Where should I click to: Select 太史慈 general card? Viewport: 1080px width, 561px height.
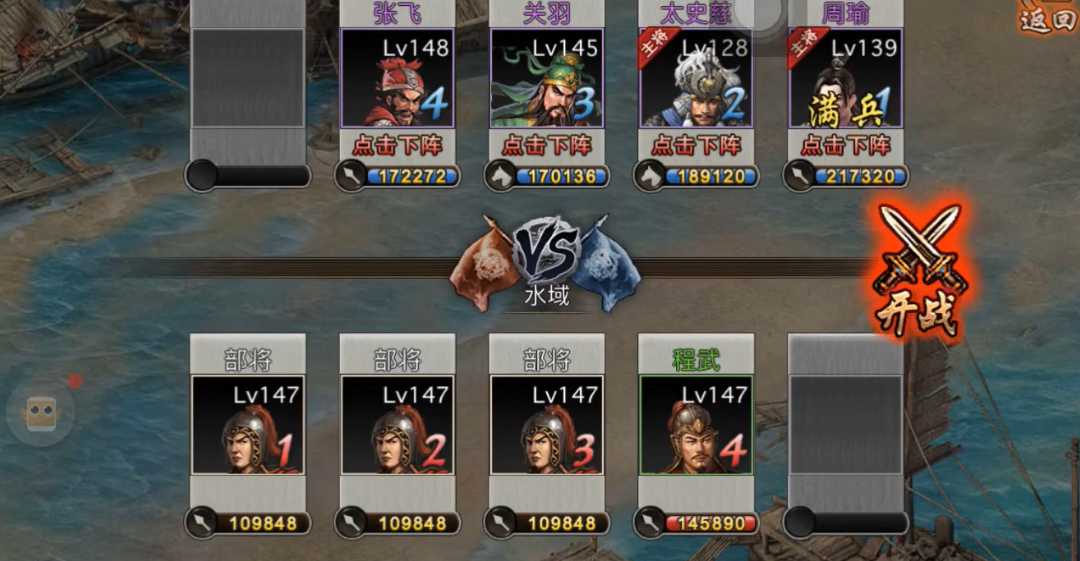pyautogui.click(x=695, y=78)
